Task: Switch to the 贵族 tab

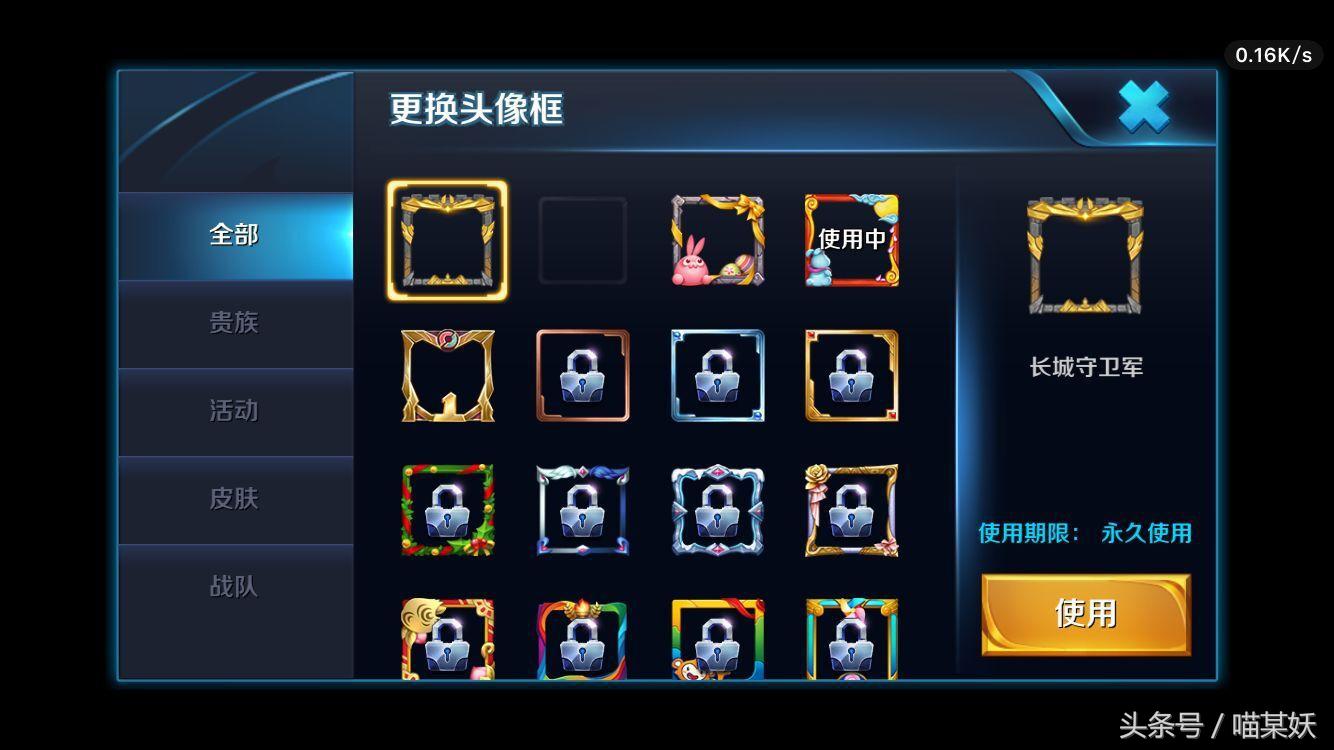Action: pyautogui.click(x=234, y=323)
